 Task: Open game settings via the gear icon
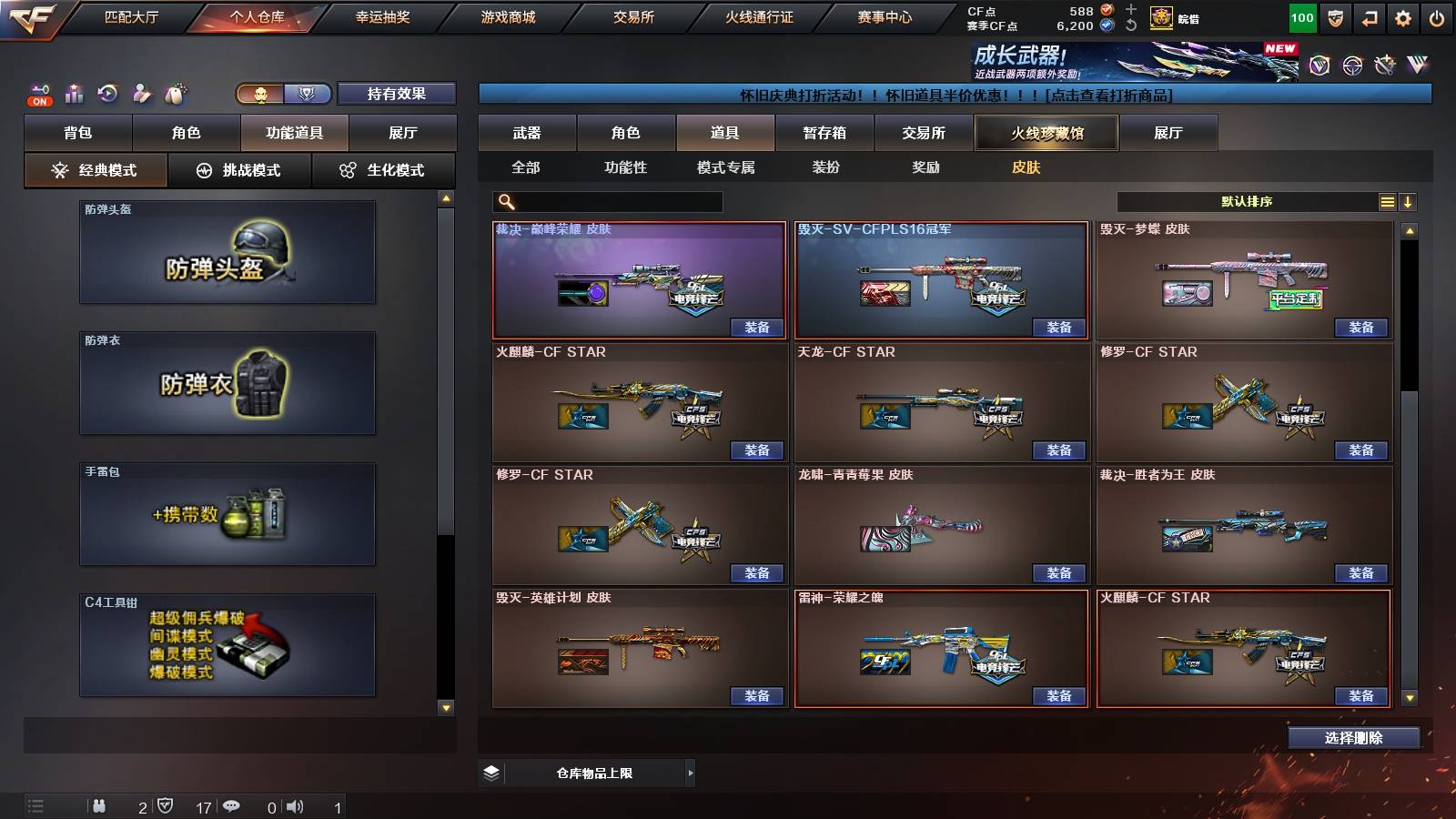click(x=1400, y=17)
